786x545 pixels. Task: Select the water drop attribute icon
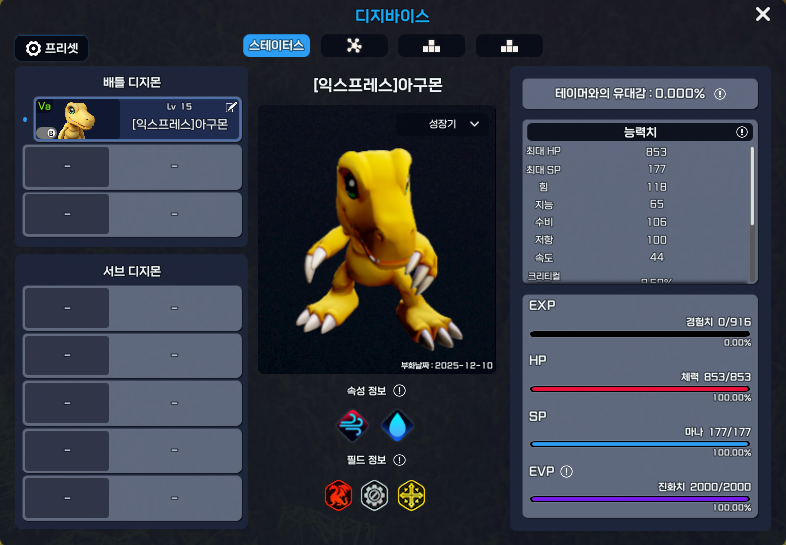click(398, 426)
